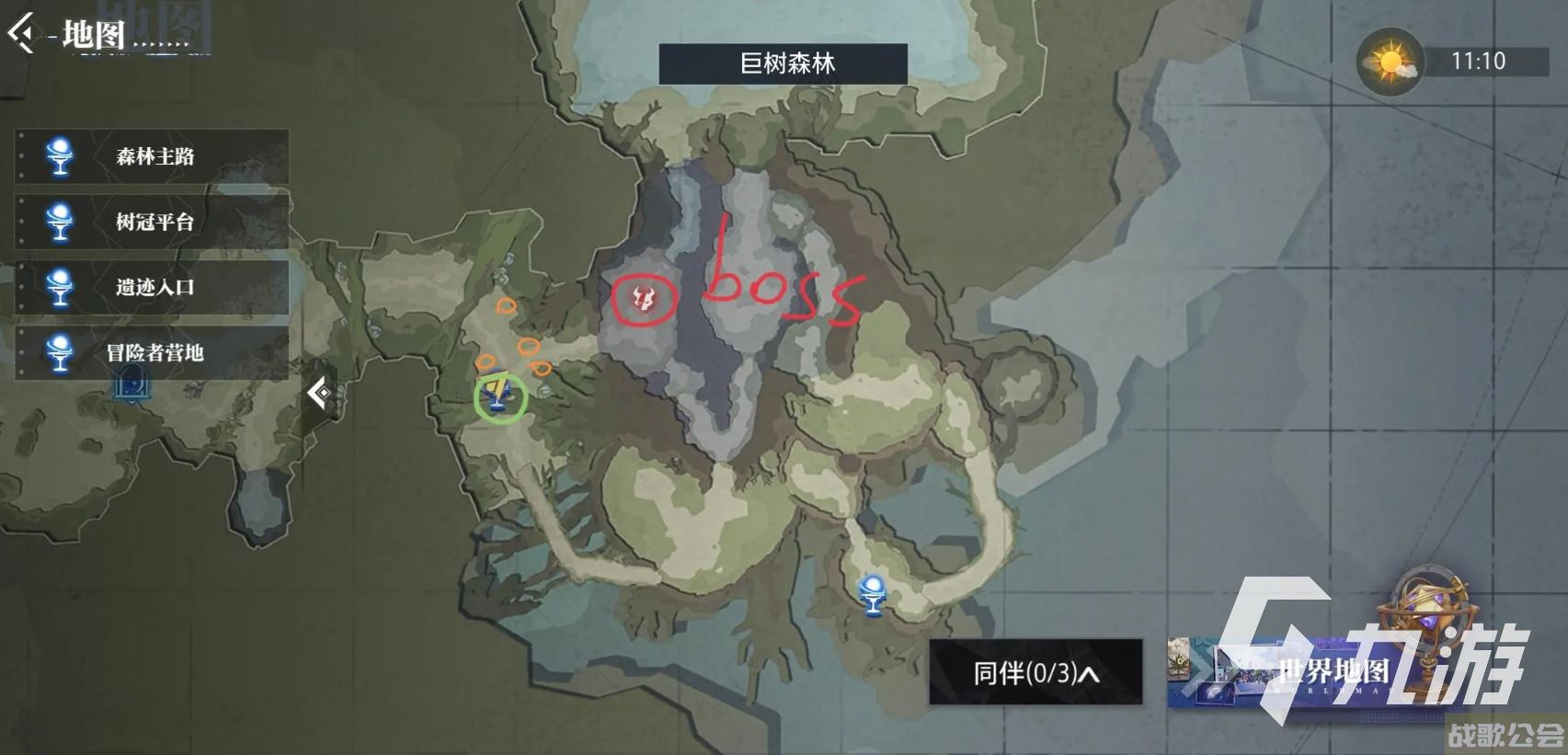Collapse the location panel with the chevron arrow

click(x=321, y=394)
